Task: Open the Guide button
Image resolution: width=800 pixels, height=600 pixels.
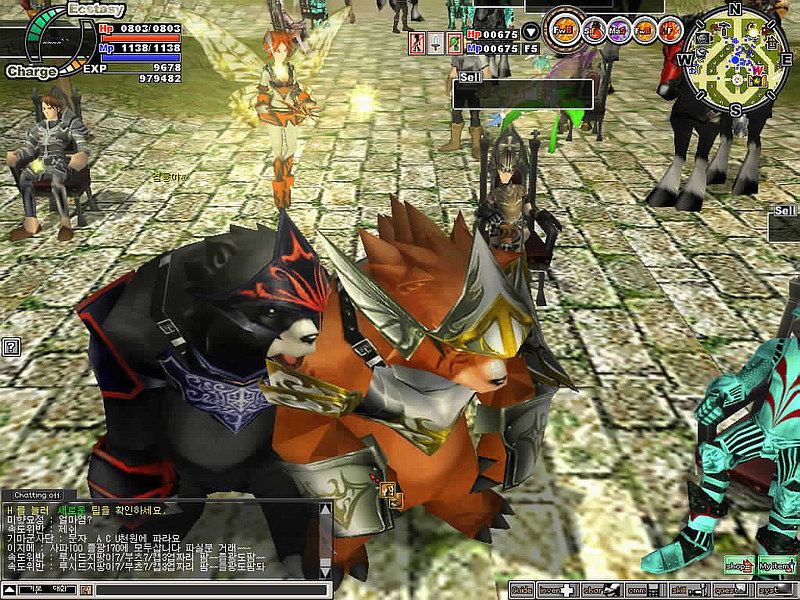Action: point(522,591)
